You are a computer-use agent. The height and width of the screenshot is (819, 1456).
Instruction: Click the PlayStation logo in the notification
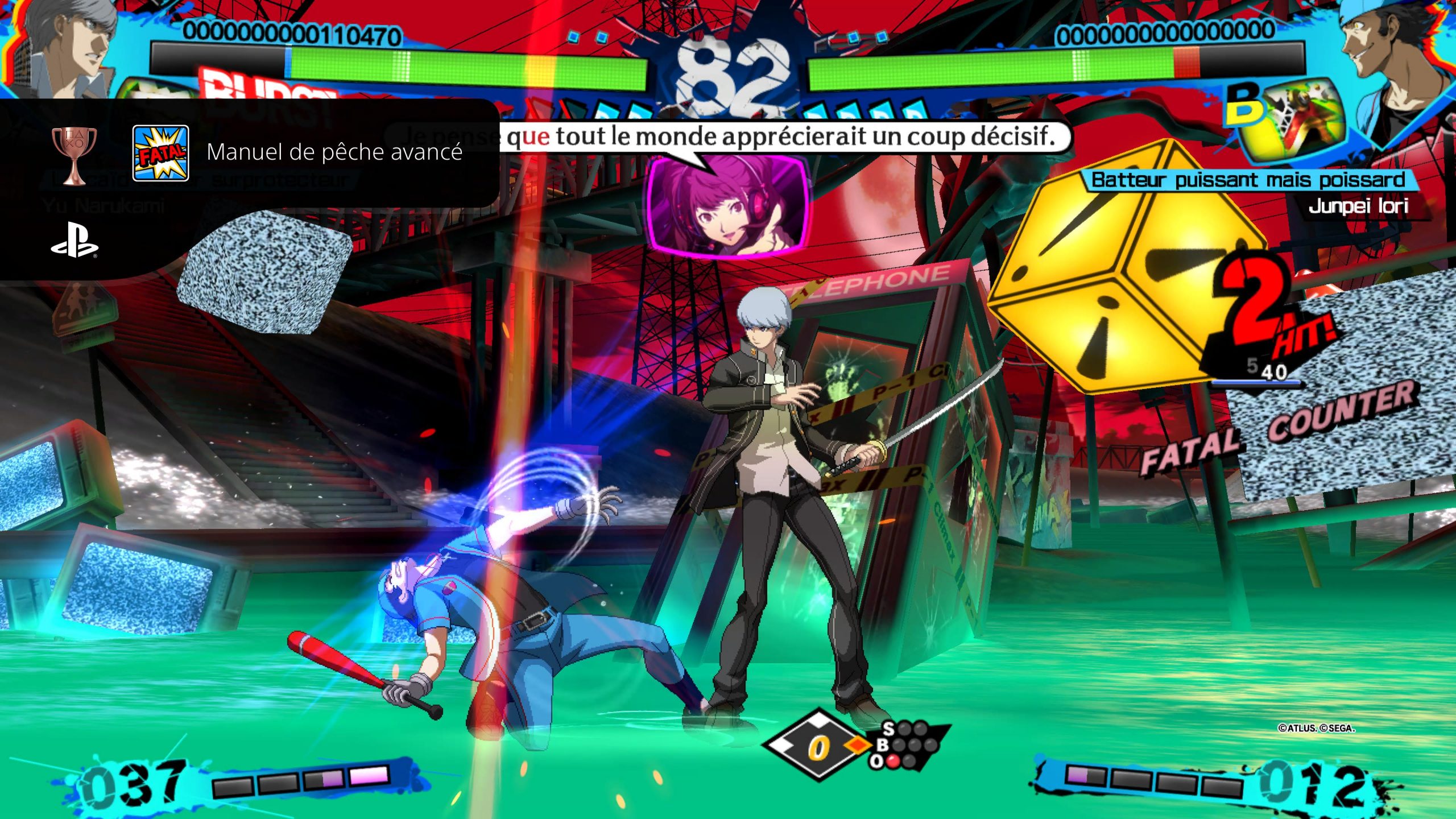(75, 247)
